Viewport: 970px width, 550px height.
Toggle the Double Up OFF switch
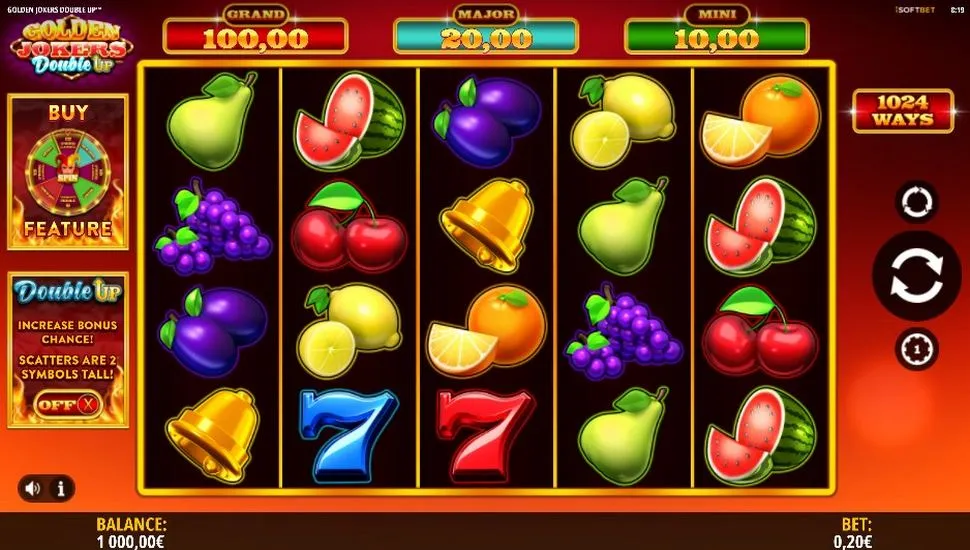click(x=69, y=404)
